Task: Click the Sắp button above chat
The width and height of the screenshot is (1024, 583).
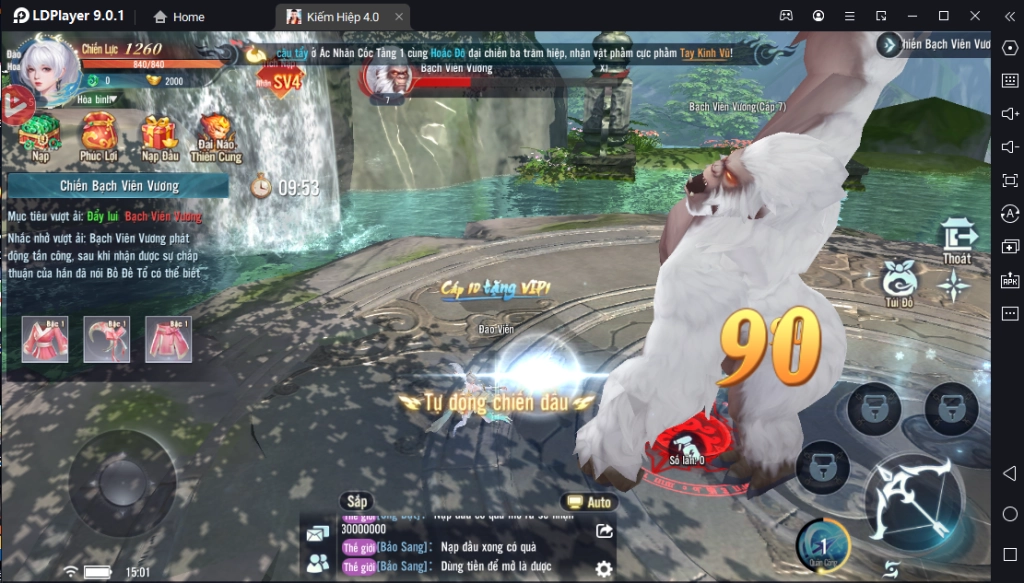Action: pyautogui.click(x=355, y=500)
